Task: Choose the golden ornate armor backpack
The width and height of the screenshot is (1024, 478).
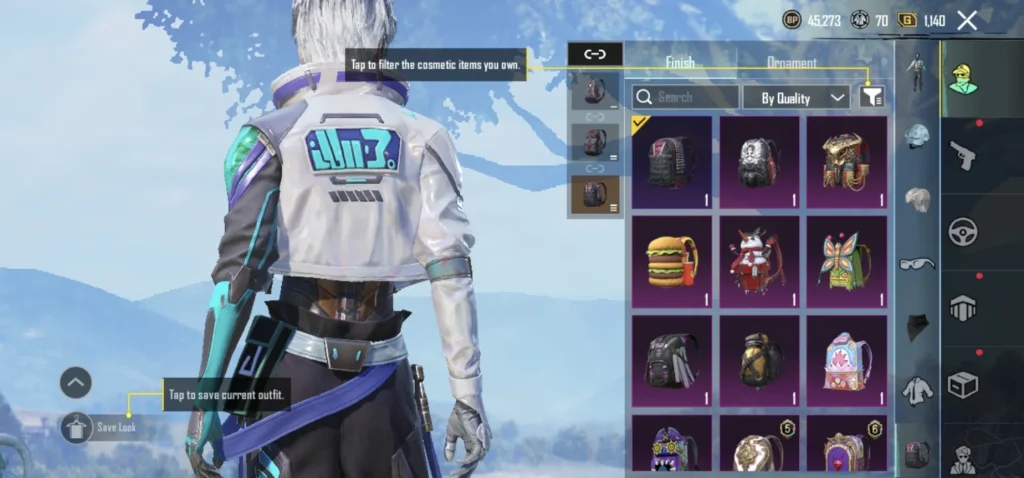Action: pyautogui.click(x=847, y=162)
